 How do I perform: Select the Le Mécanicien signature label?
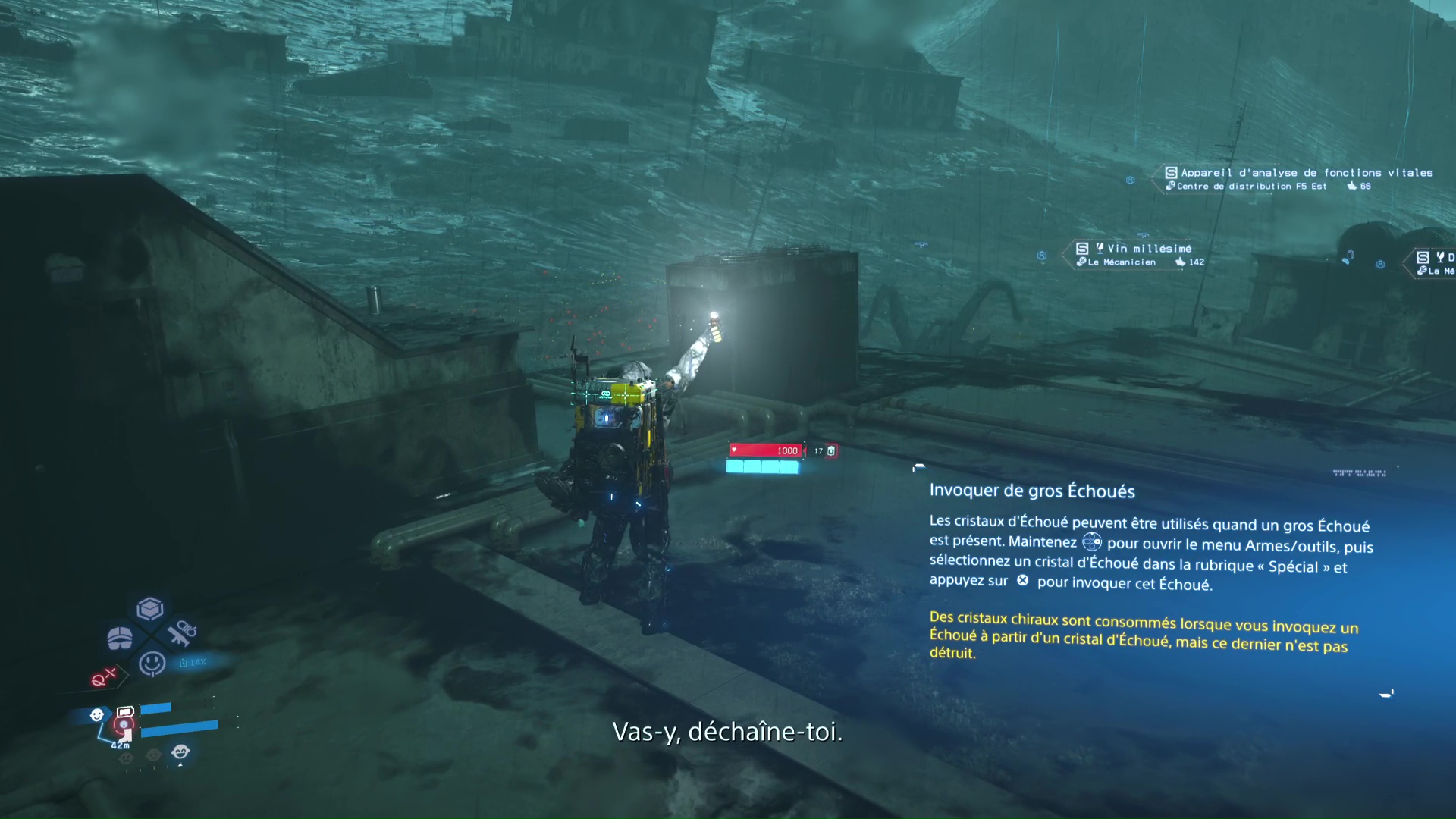(1121, 262)
